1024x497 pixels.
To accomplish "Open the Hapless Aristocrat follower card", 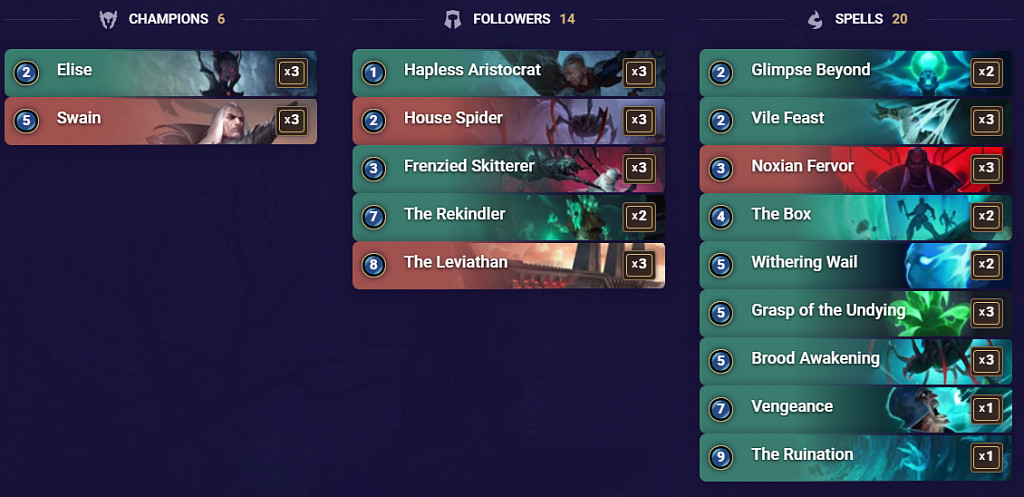I will point(508,72).
